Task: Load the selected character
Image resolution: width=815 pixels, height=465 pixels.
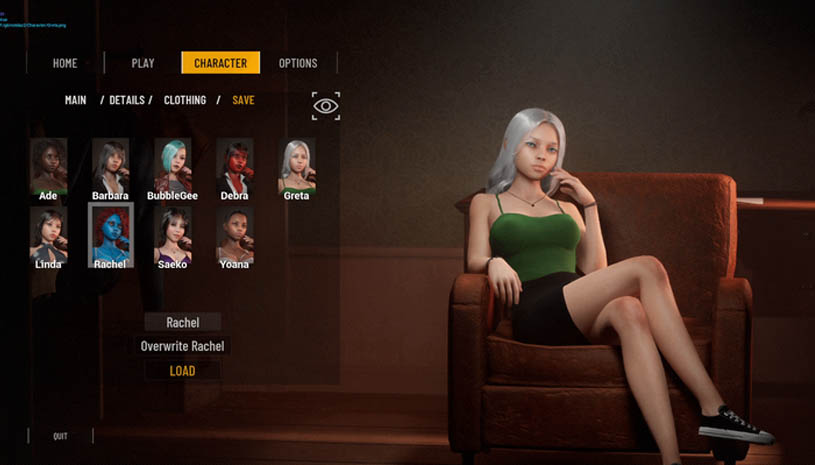Action: pos(182,371)
